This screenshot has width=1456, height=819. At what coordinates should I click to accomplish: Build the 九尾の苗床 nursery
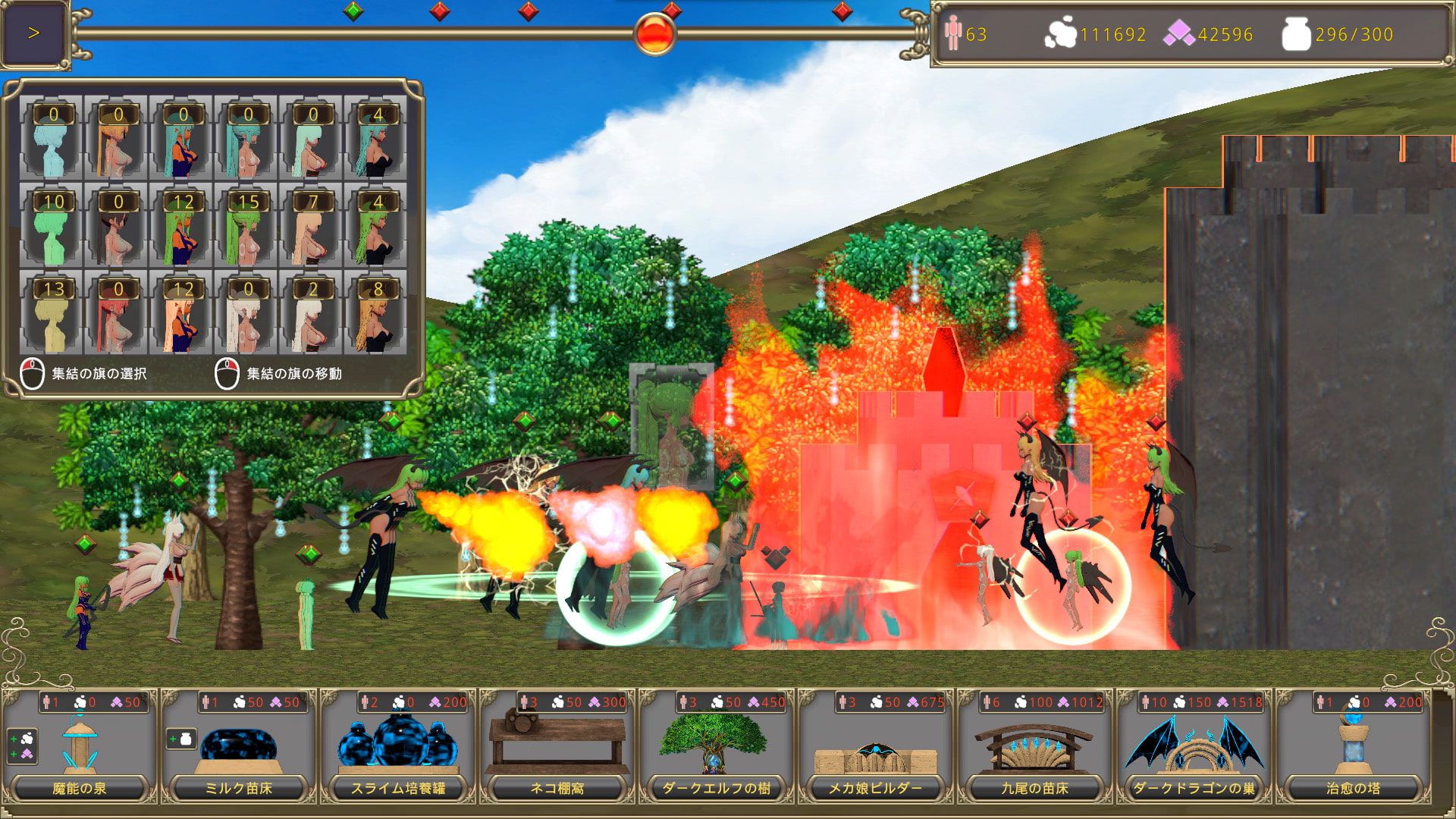pyautogui.click(x=1035, y=747)
